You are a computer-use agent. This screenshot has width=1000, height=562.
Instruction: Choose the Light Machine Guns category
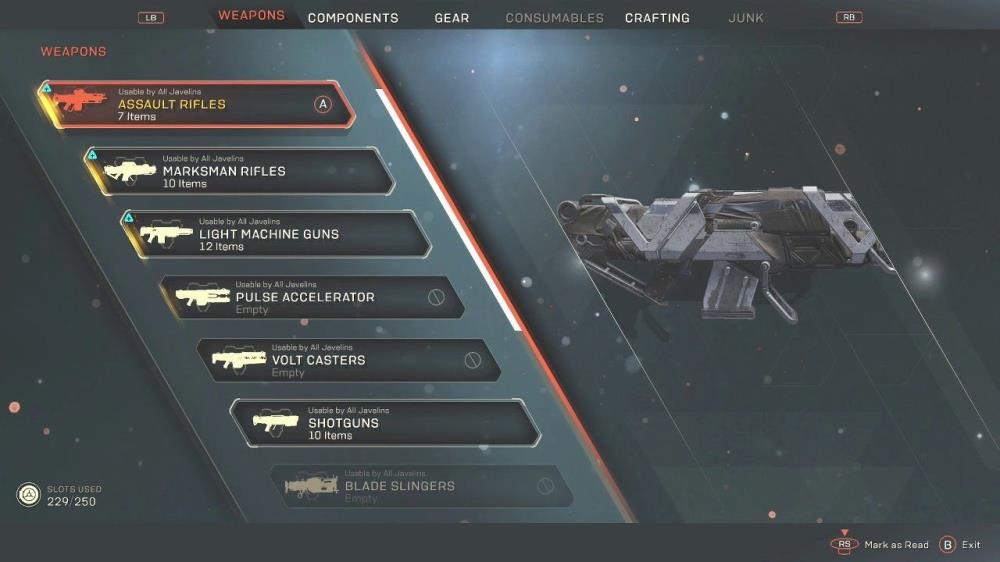coord(277,234)
